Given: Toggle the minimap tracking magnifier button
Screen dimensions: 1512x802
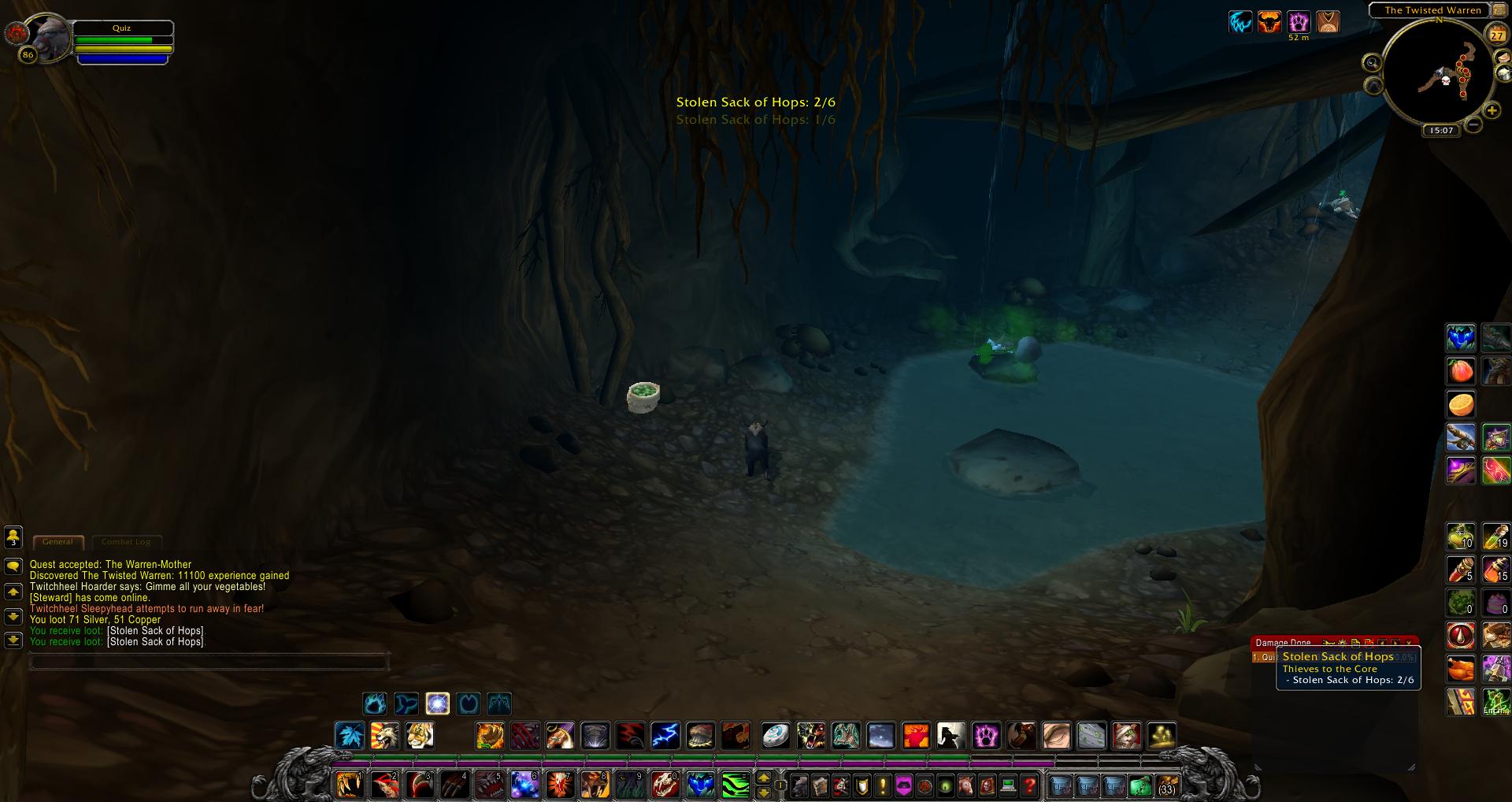Looking at the screenshot, I should coord(1373,62).
